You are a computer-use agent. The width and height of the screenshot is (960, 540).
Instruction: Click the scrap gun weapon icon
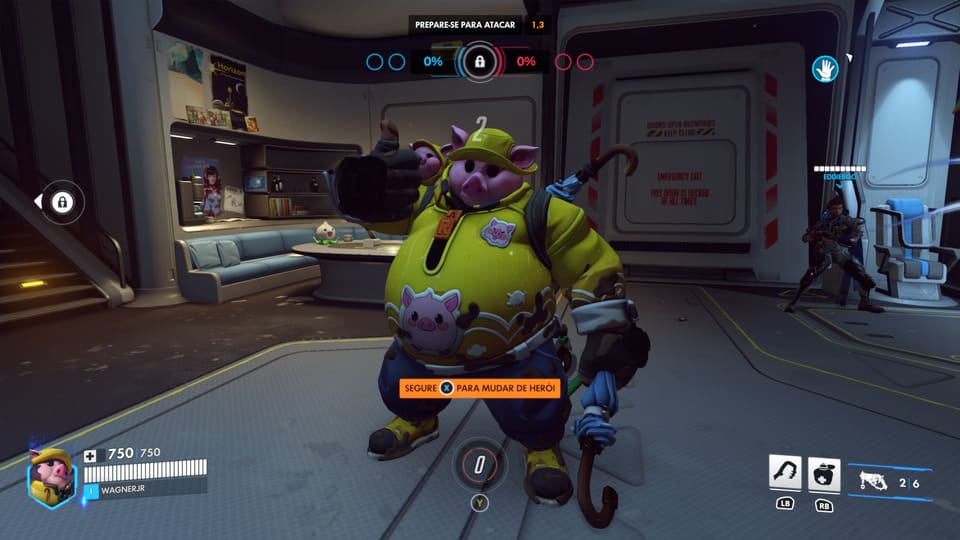pyautogui.click(x=873, y=481)
